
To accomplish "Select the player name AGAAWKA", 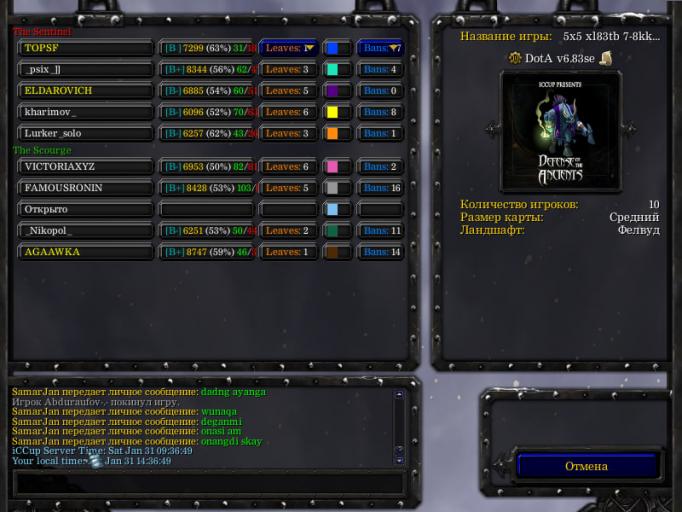I will click(86, 252).
